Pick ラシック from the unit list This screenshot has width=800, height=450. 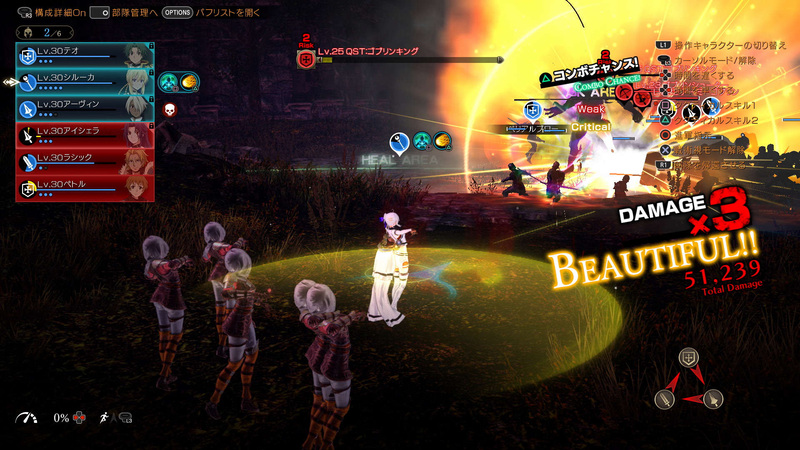(x=85, y=161)
